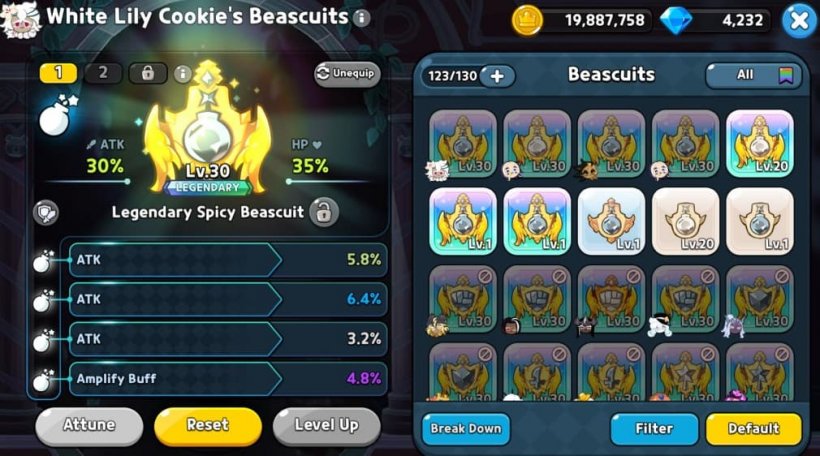Toggle lock on Legendary Spicy Beascuit

coord(322,212)
